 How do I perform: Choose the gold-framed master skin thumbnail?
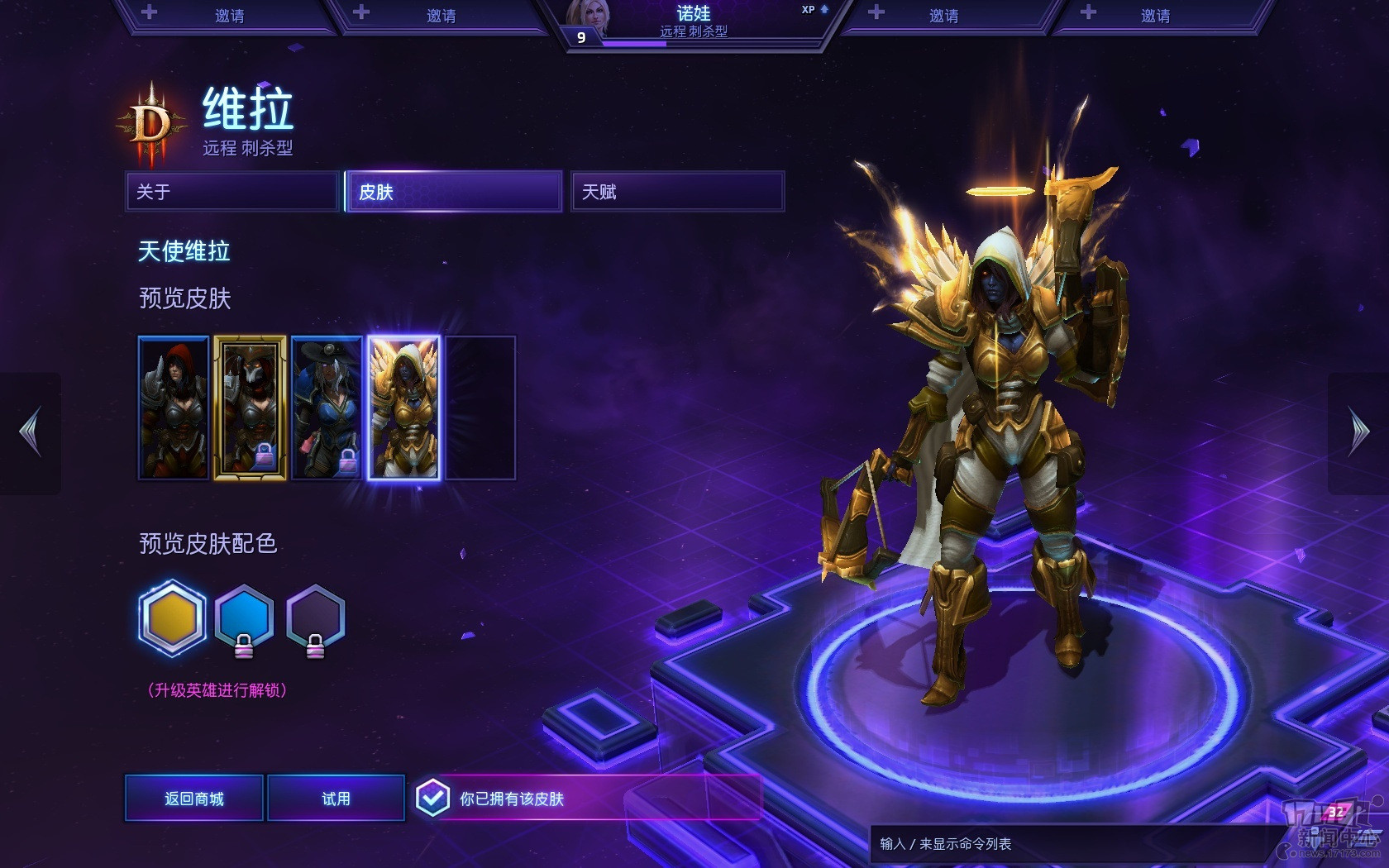[250, 408]
